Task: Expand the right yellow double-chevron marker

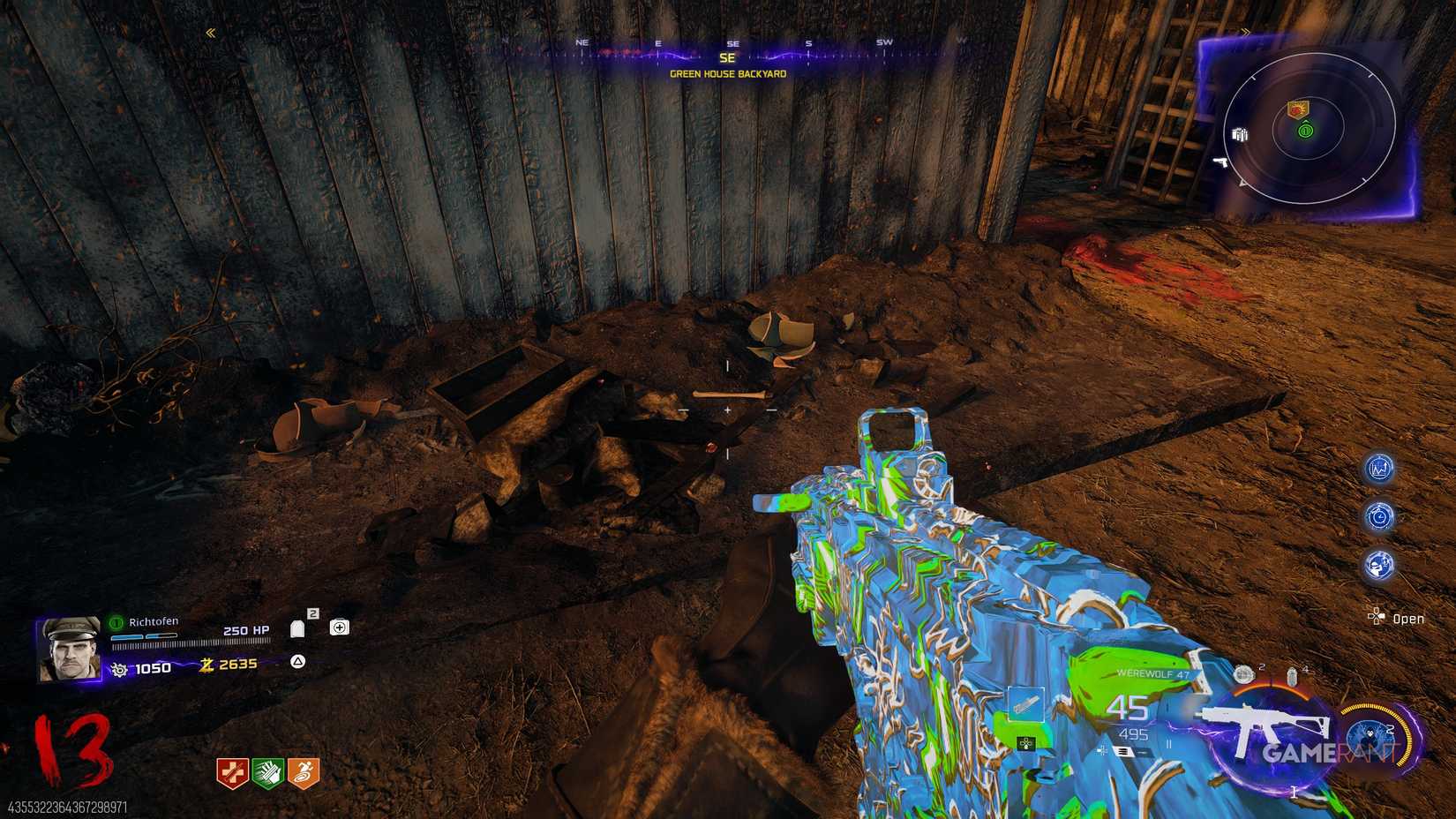Action: pos(1247,32)
